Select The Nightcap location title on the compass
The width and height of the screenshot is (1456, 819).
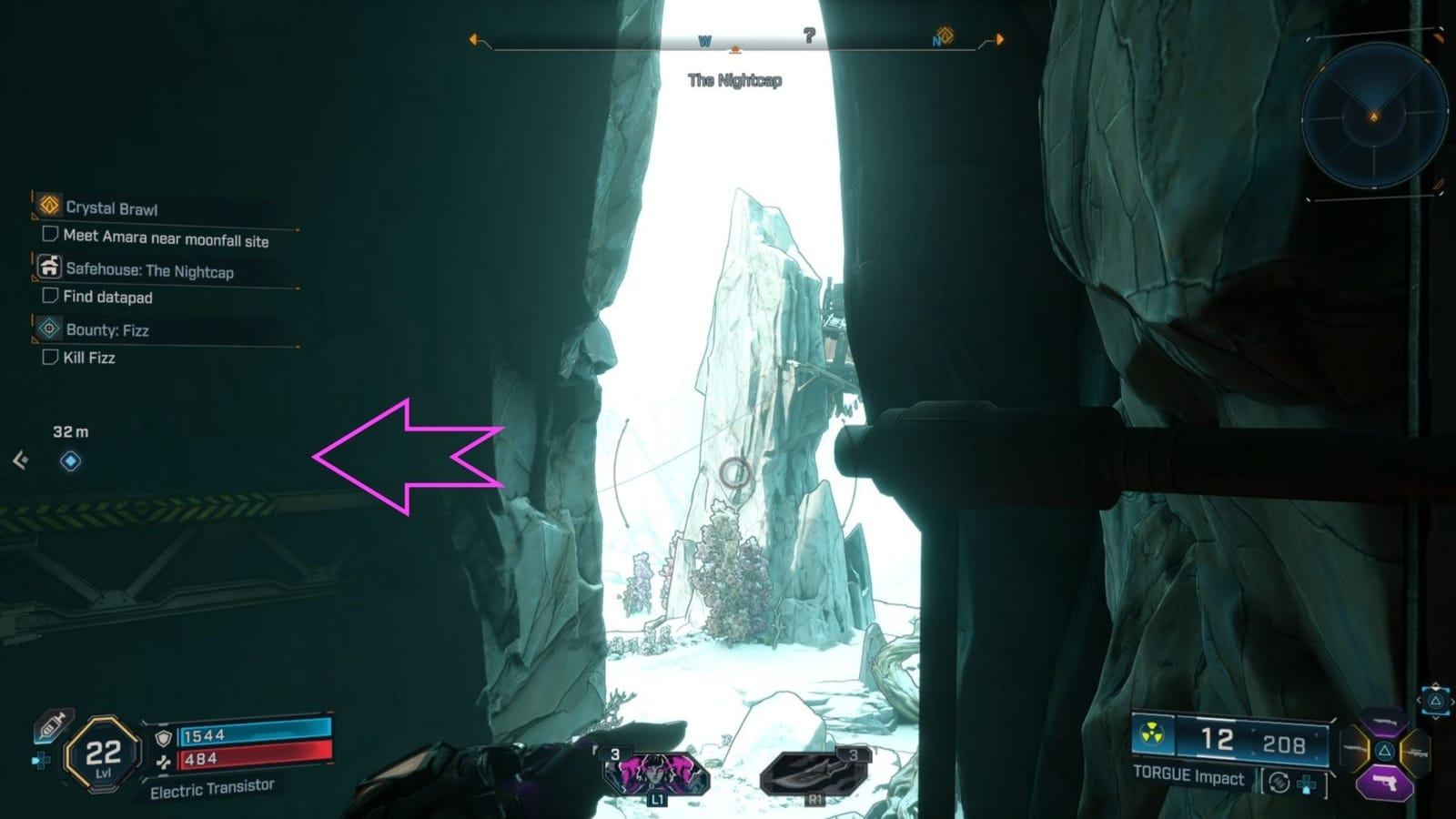tap(734, 79)
